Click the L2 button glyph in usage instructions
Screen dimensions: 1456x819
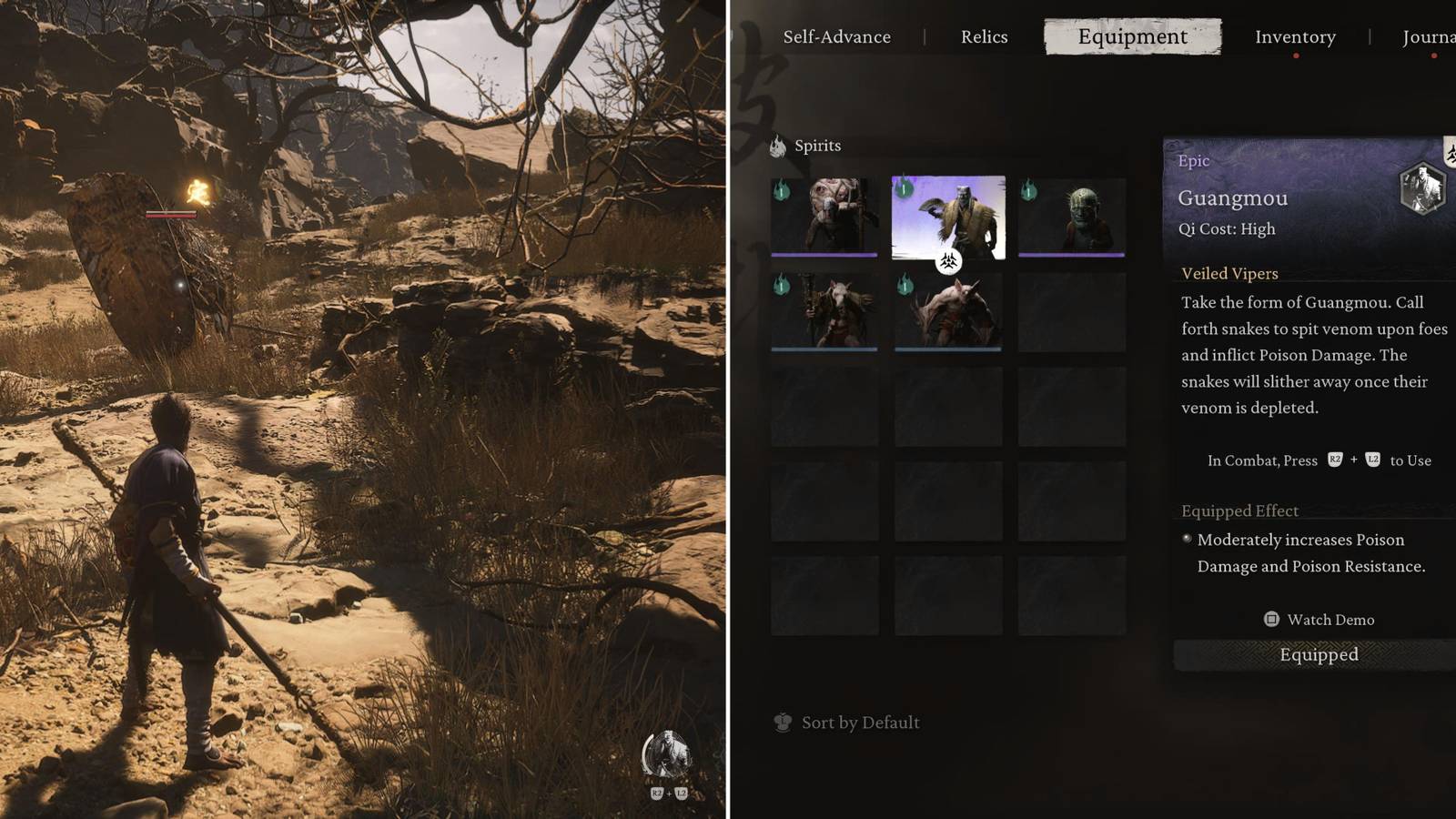point(1372,460)
